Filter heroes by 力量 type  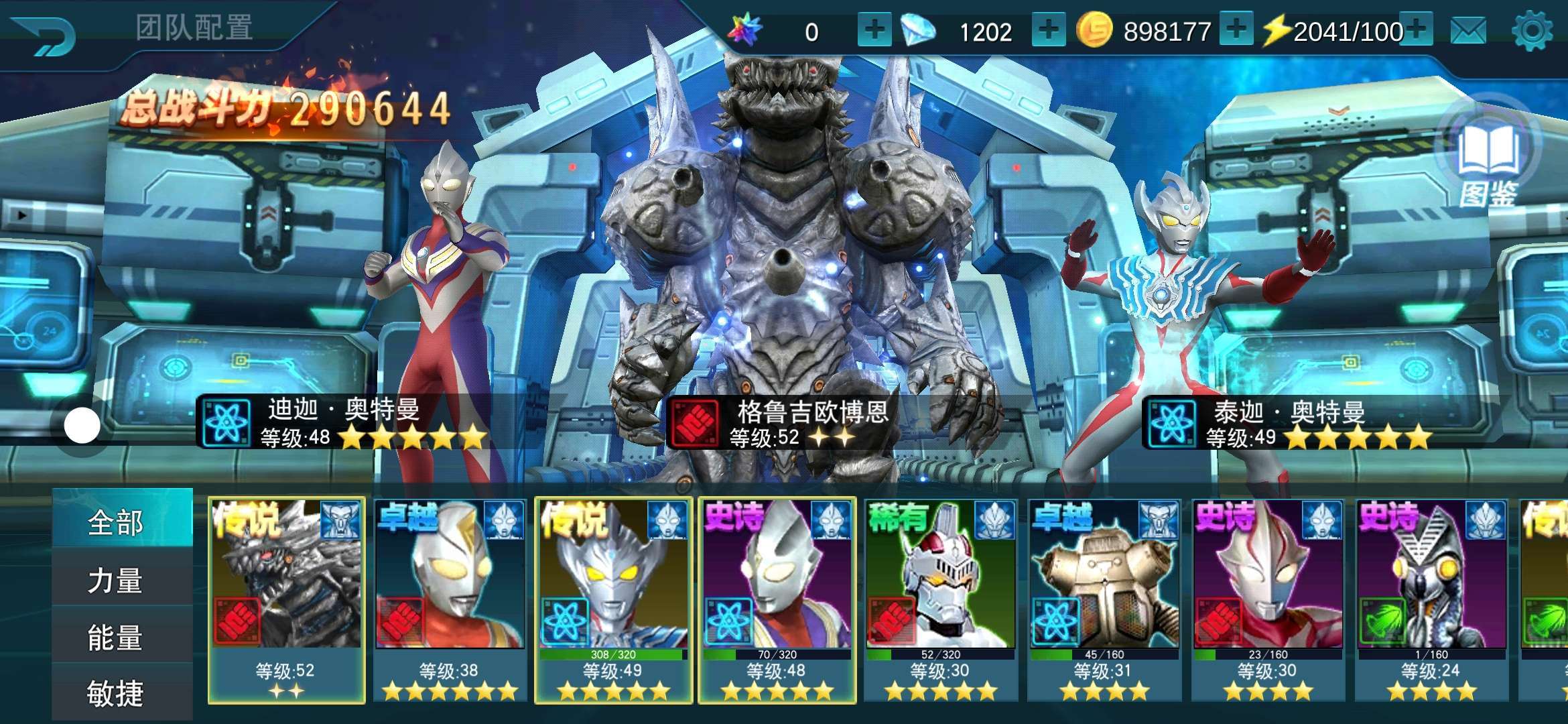pyautogui.click(x=115, y=580)
